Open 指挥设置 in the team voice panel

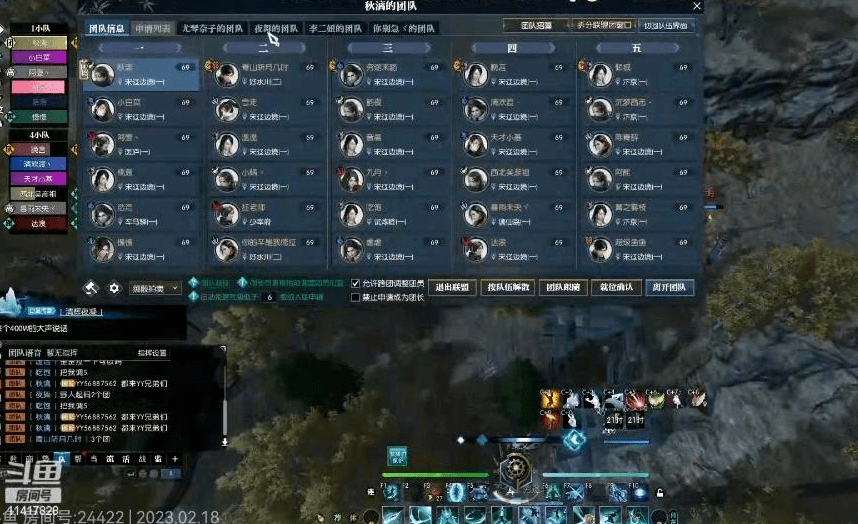tap(153, 353)
